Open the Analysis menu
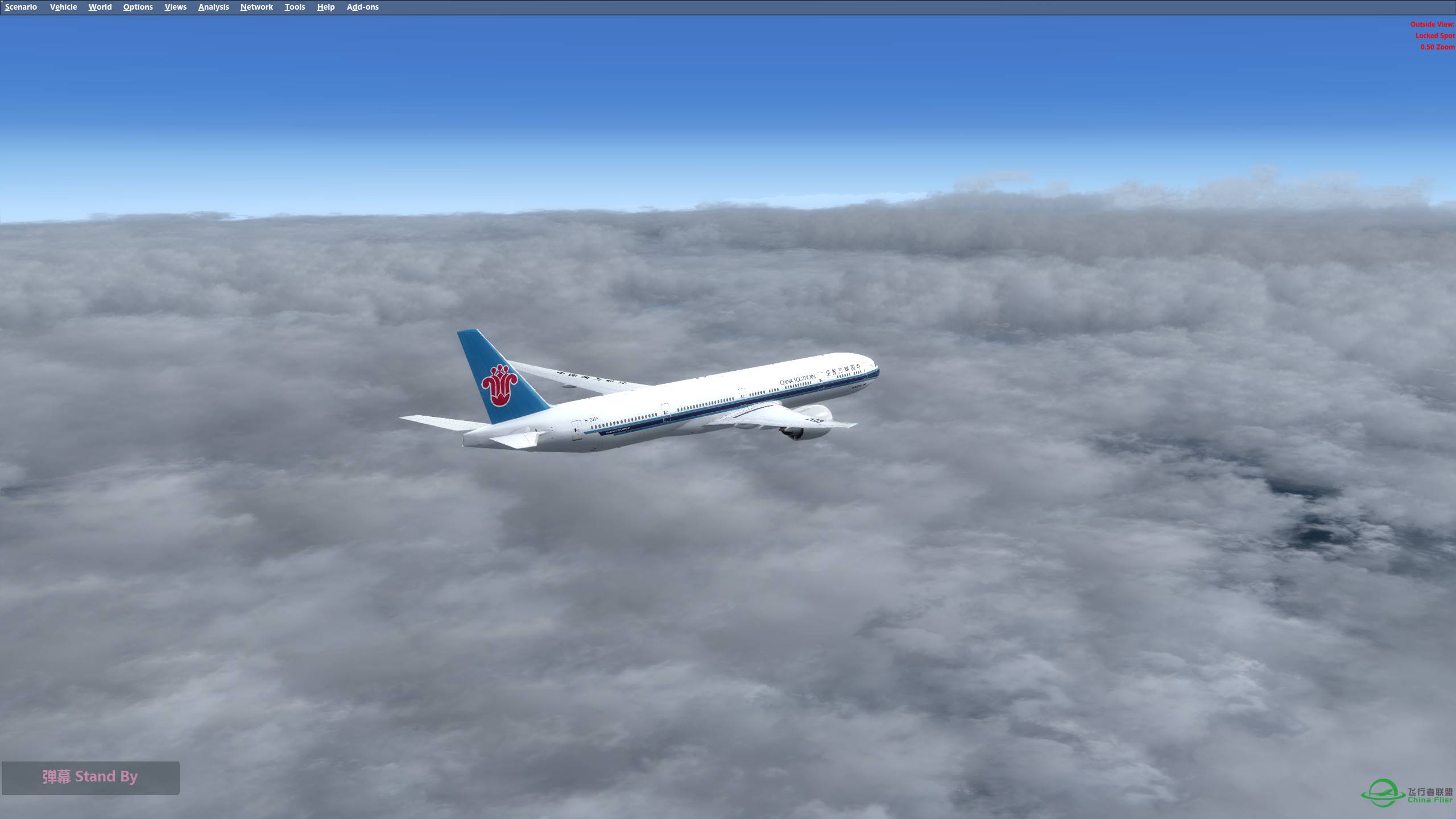Image resolution: width=1456 pixels, height=819 pixels. tap(213, 7)
